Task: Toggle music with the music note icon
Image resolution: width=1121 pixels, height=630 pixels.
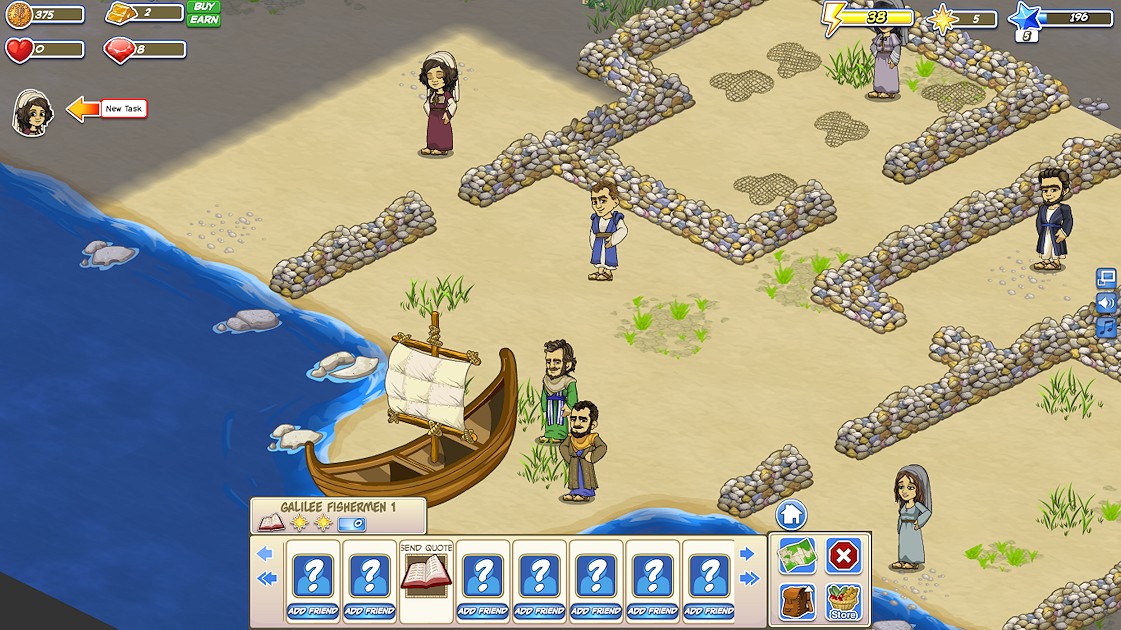Action: (1106, 327)
